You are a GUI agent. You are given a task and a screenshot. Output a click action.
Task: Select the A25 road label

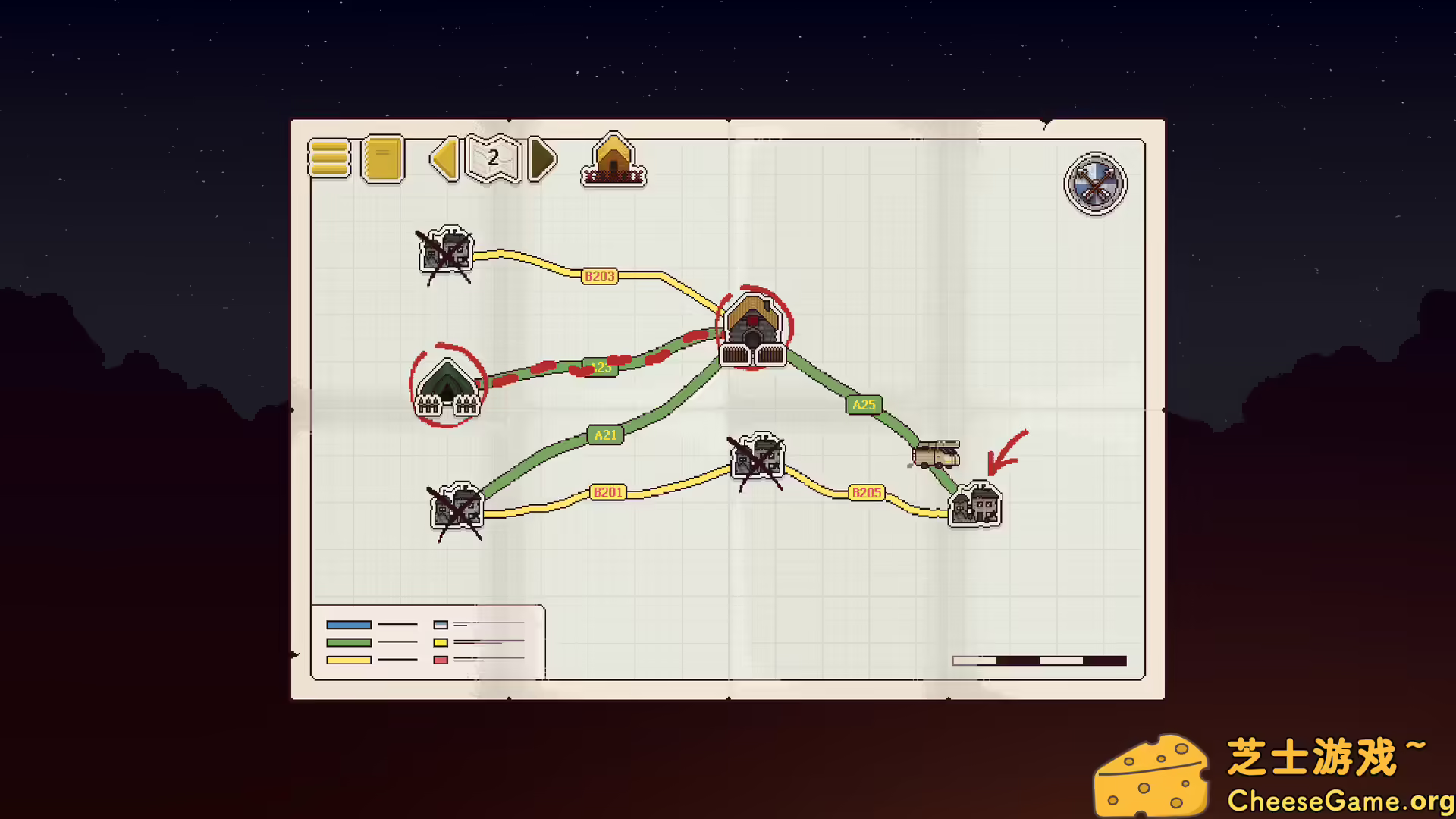[864, 405]
